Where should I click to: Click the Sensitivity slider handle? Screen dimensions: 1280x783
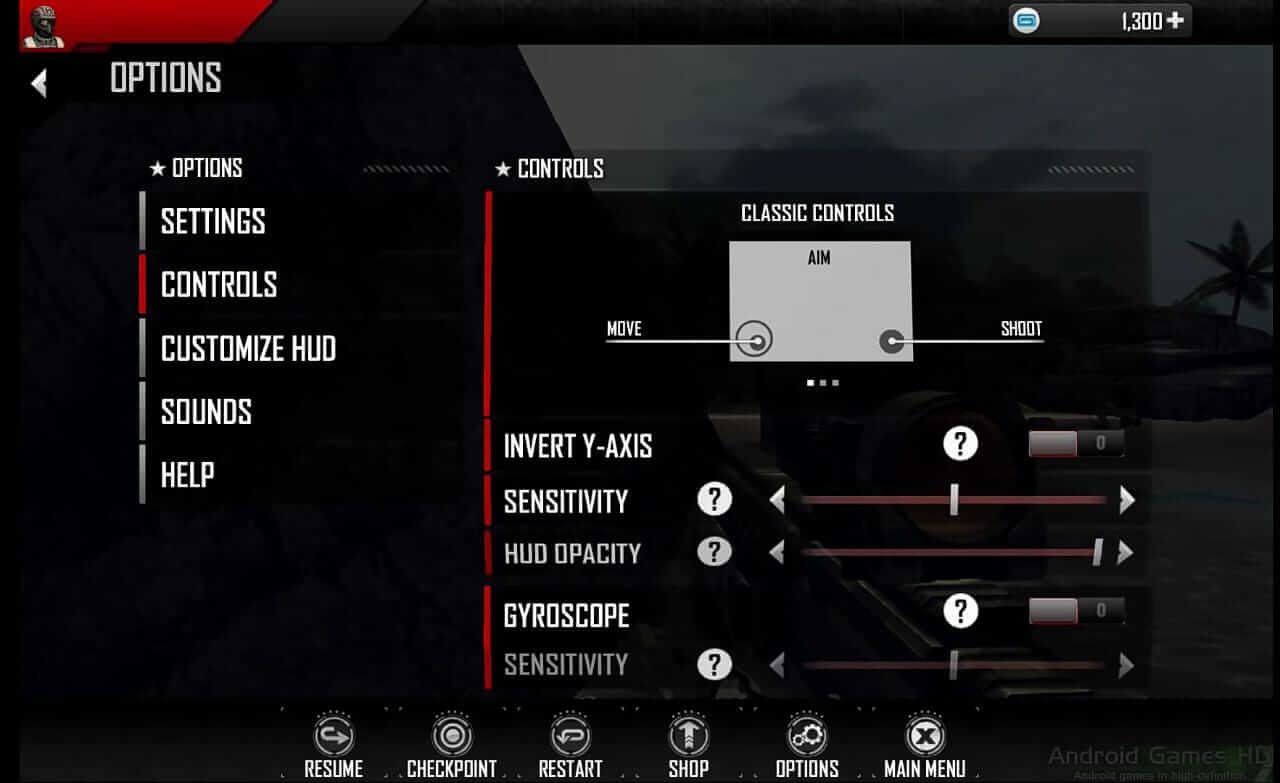click(x=953, y=500)
